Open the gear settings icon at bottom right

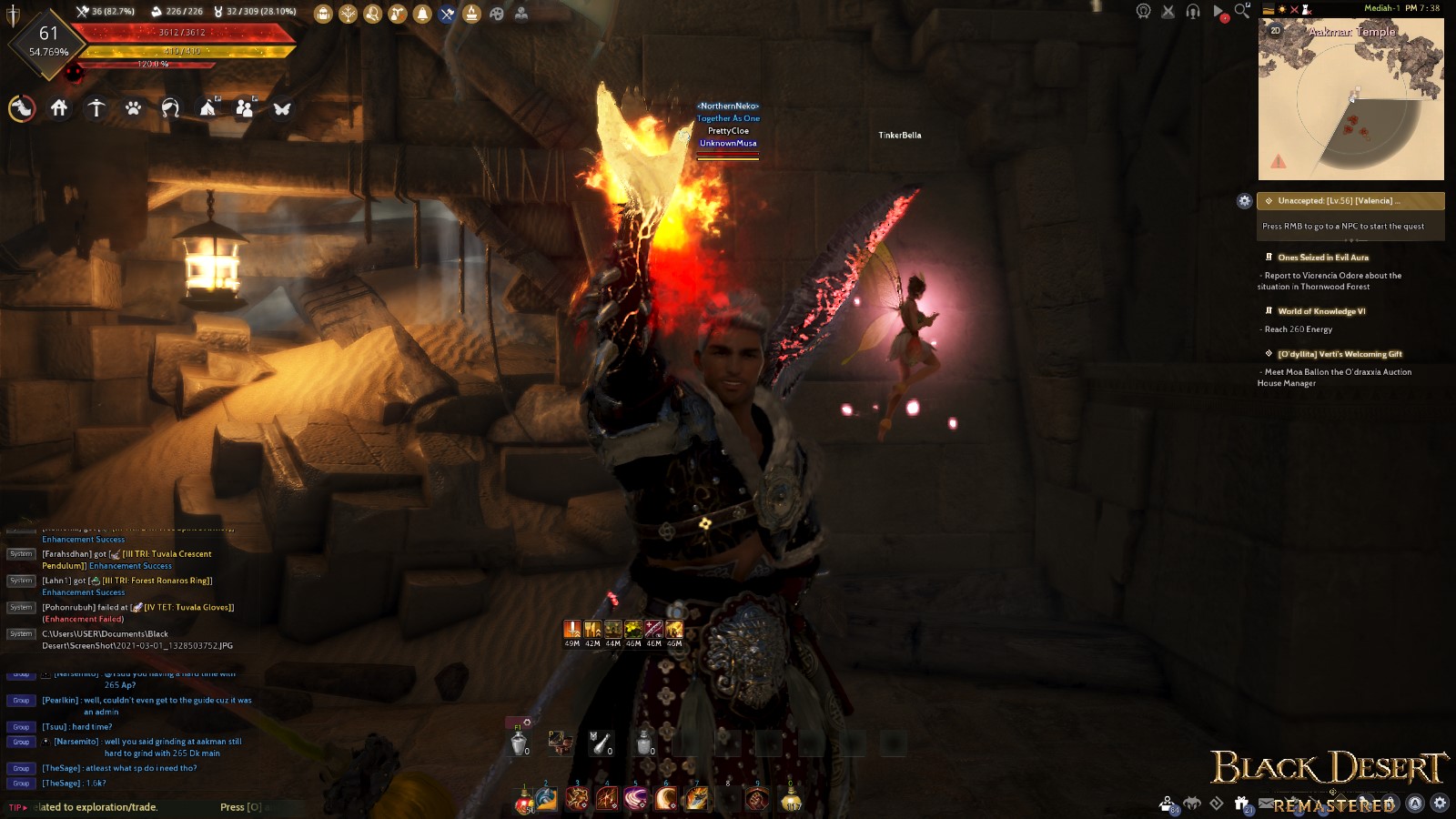click(x=1440, y=803)
